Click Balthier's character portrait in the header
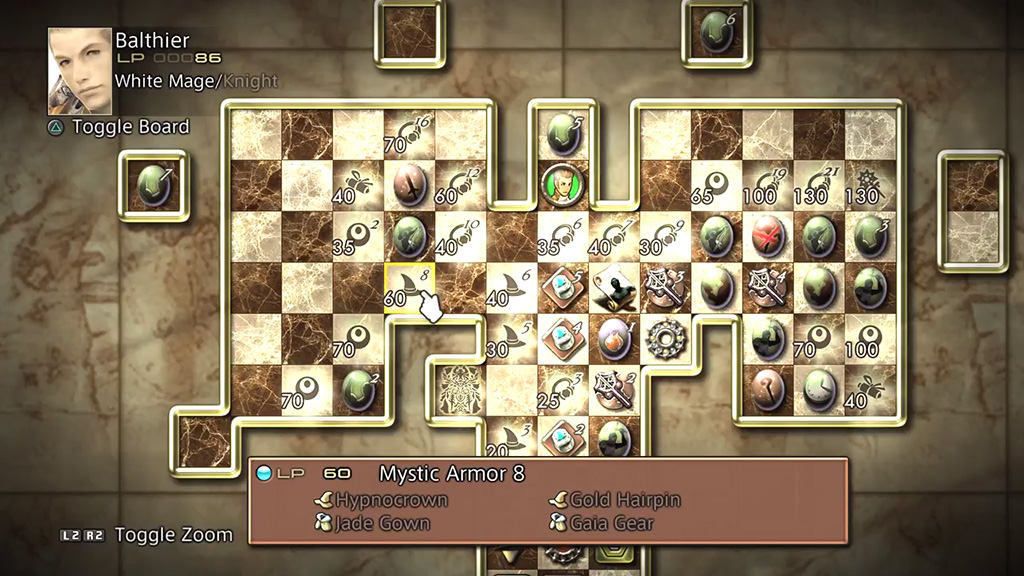1024x576 pixels. coord(80,70)
